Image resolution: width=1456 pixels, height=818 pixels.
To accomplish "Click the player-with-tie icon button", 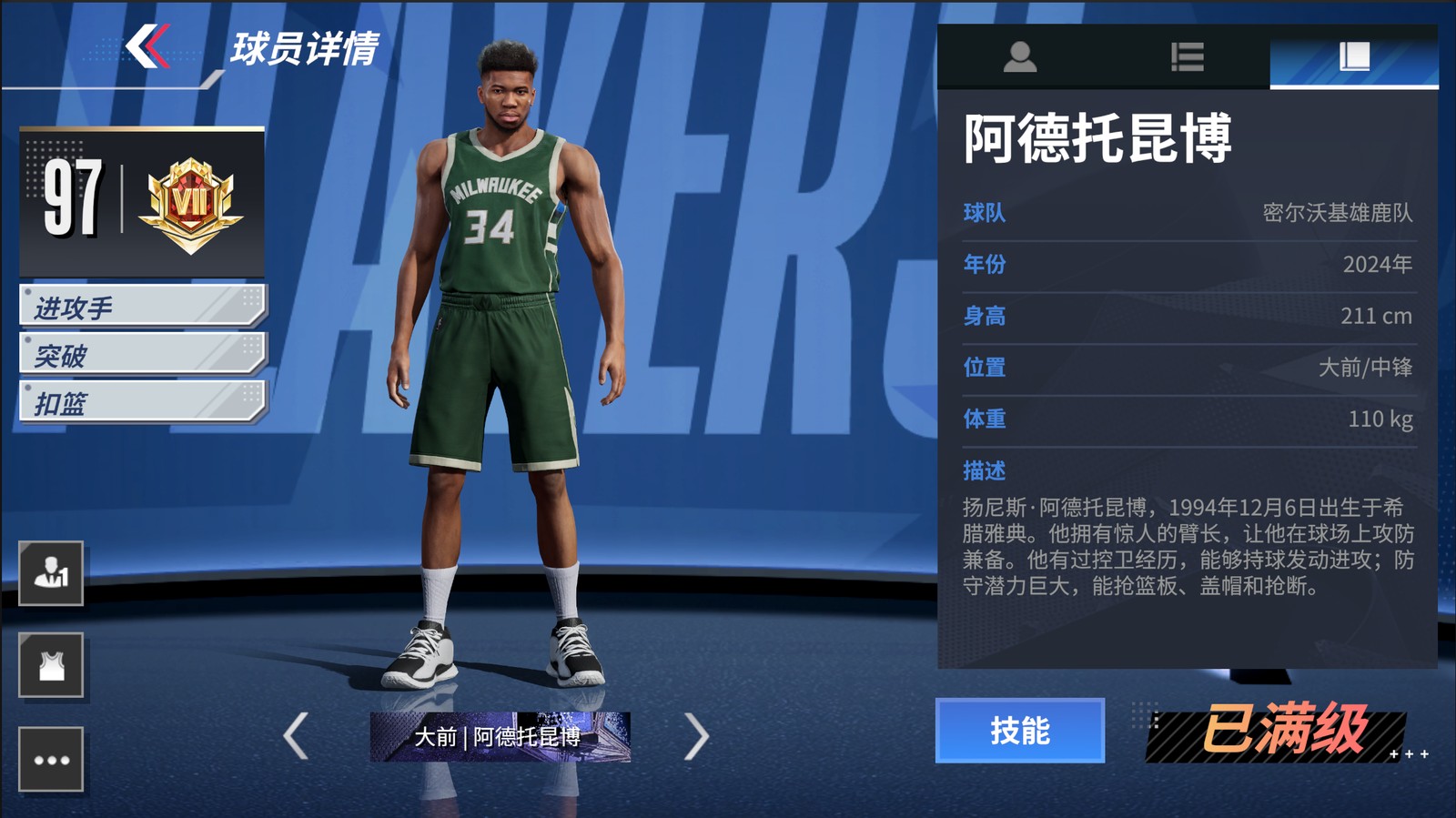I will [x=51, y=573].
